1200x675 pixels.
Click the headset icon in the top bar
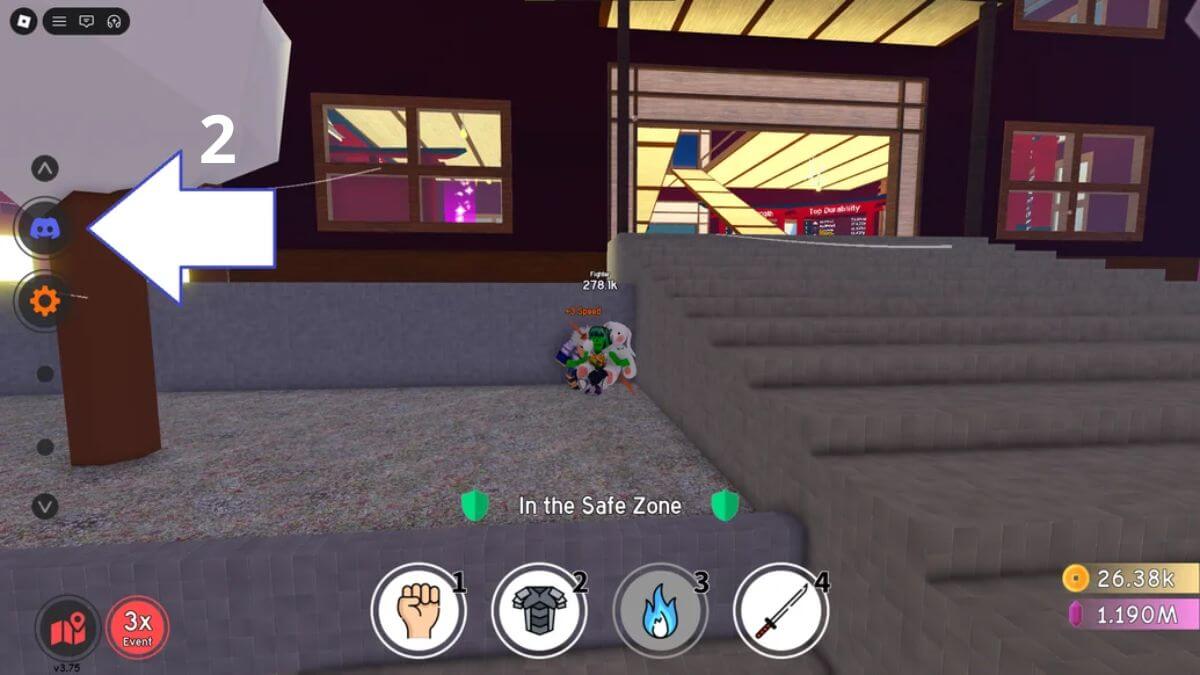pos(113,21)
